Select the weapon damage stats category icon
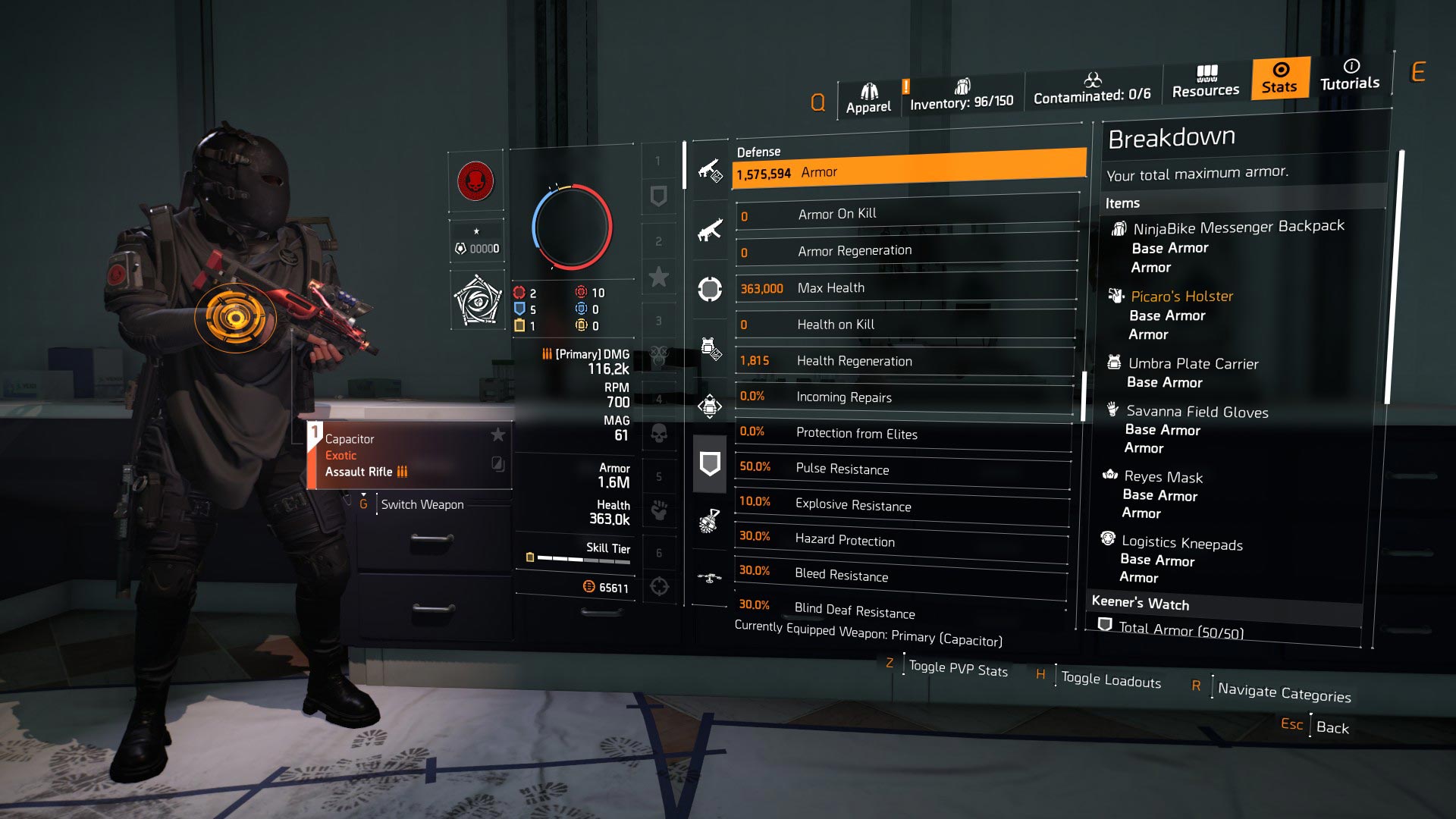Viewport: 1456px width, 819px height. click(x=709, y=171)
